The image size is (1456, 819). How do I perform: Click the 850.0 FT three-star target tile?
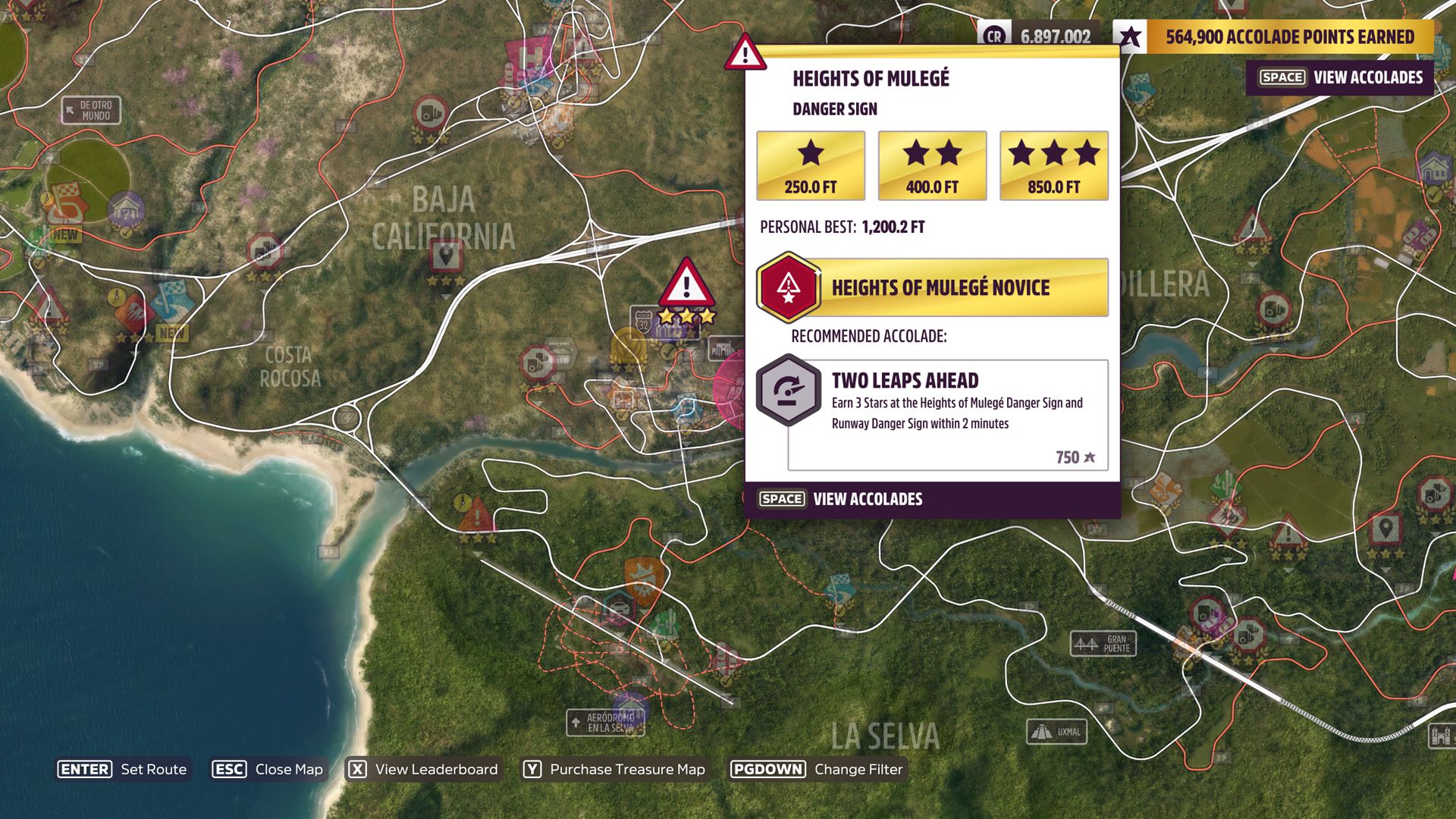tap(1053, 165)
